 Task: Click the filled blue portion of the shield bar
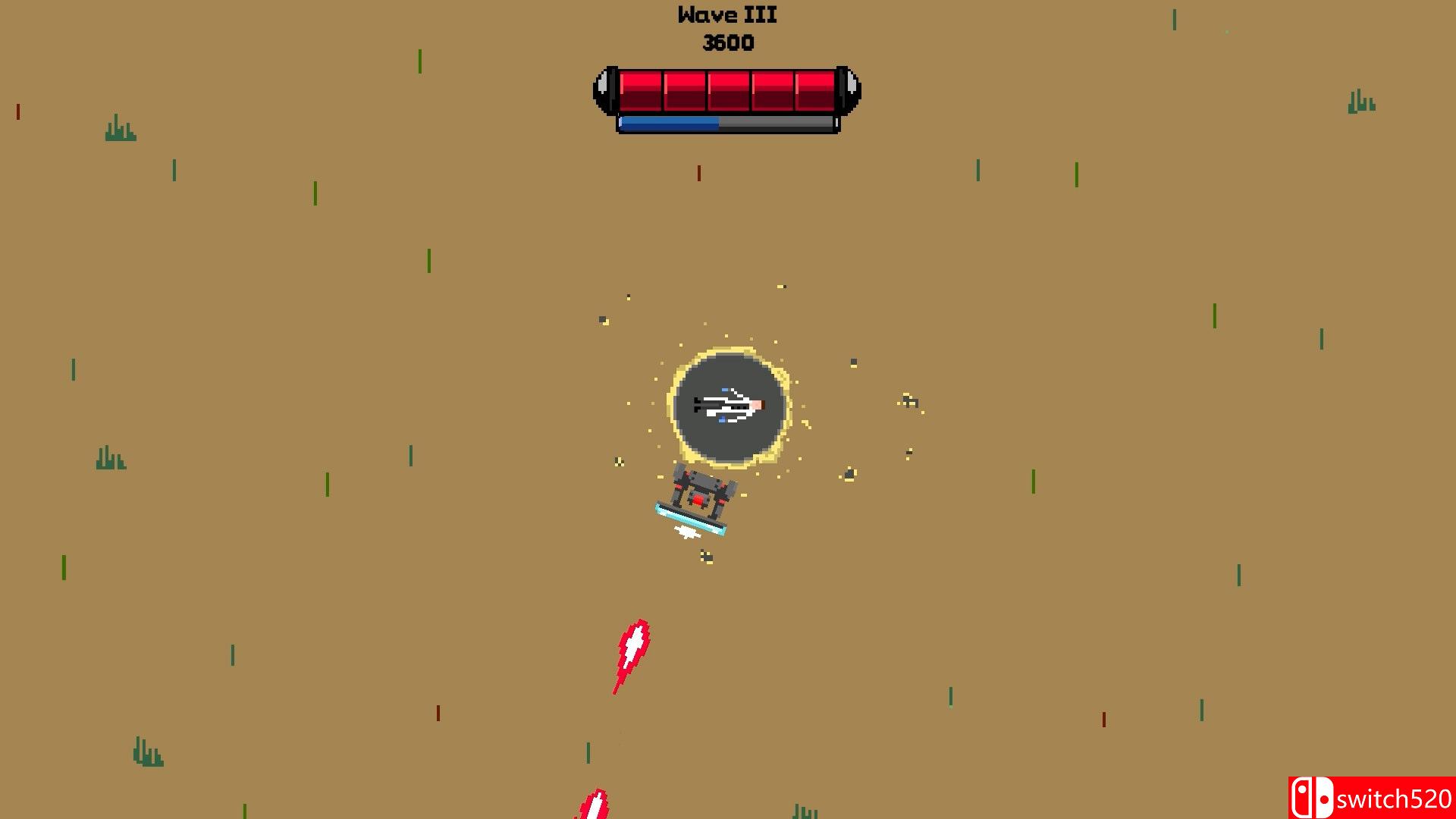pyautogui.click(x=667, y=122)
